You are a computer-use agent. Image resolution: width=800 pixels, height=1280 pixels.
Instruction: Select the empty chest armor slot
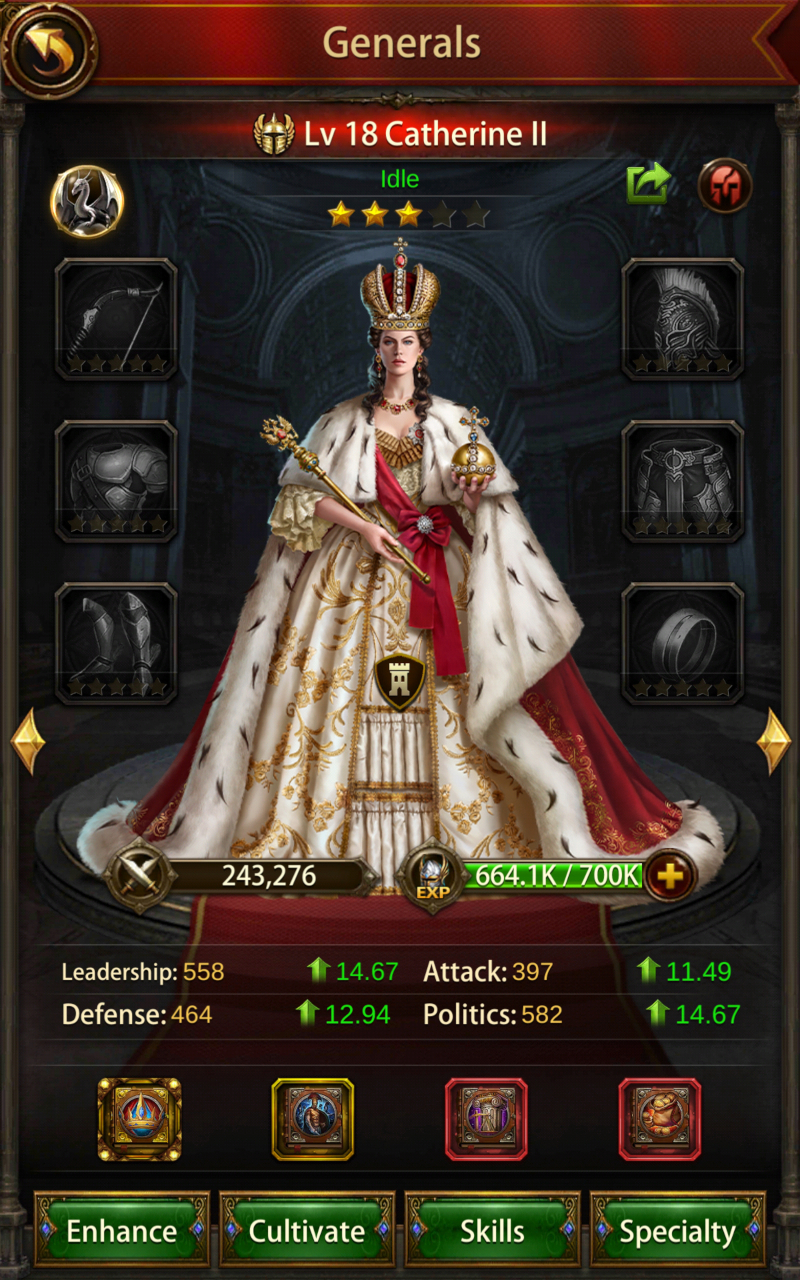click(116, 481)
